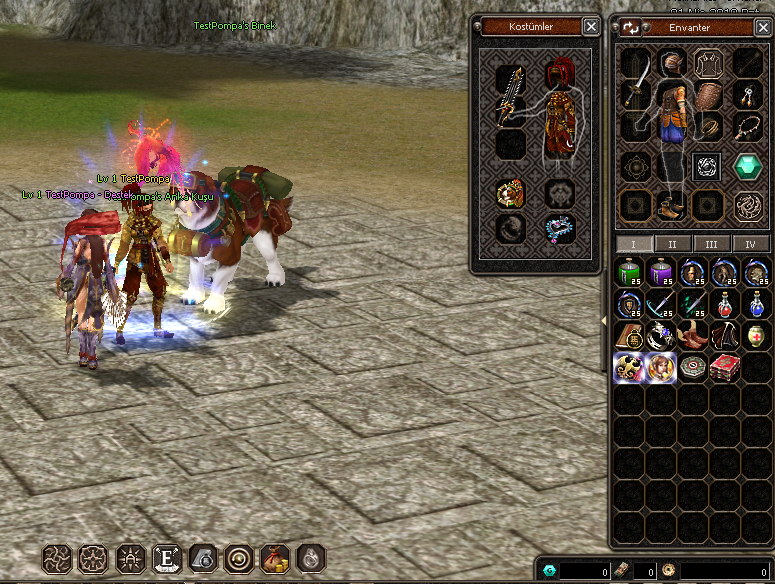This screenshot has height=584, width=775.
Task: Click the costume weapon sword slot
Action: [x=512, y=95]
